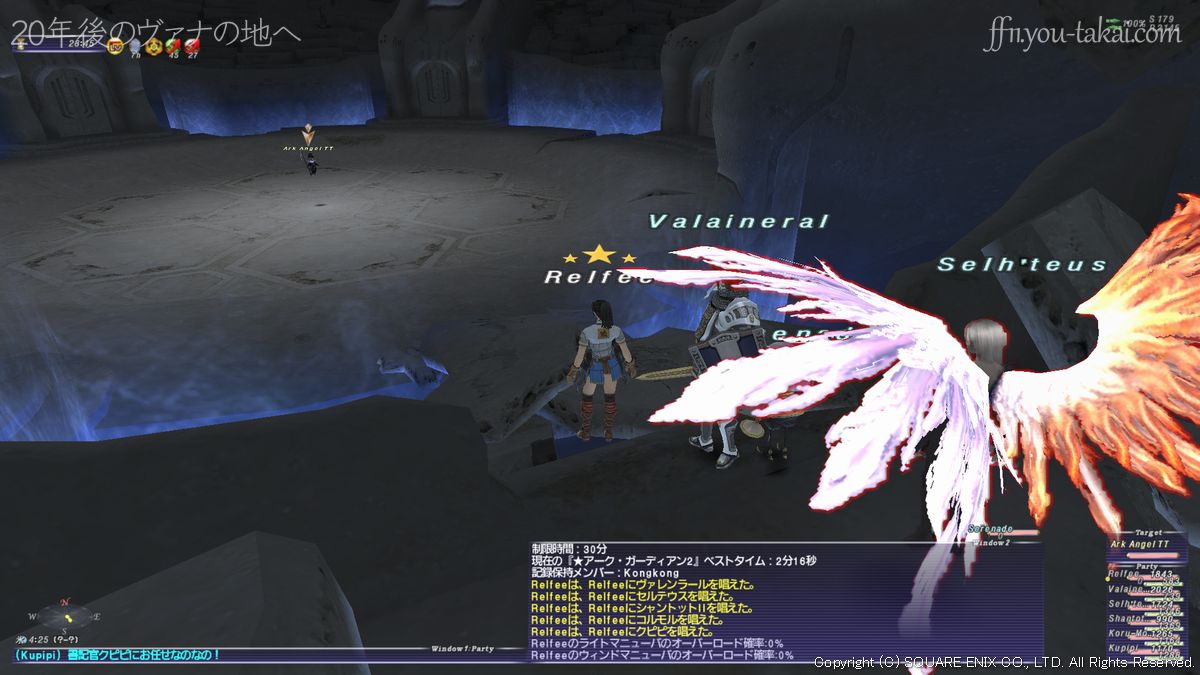Viewport: 1200px width, 675px height.
Task: Click the ff11.you-takai.com watermark
Action: (x=1082, y=36)
